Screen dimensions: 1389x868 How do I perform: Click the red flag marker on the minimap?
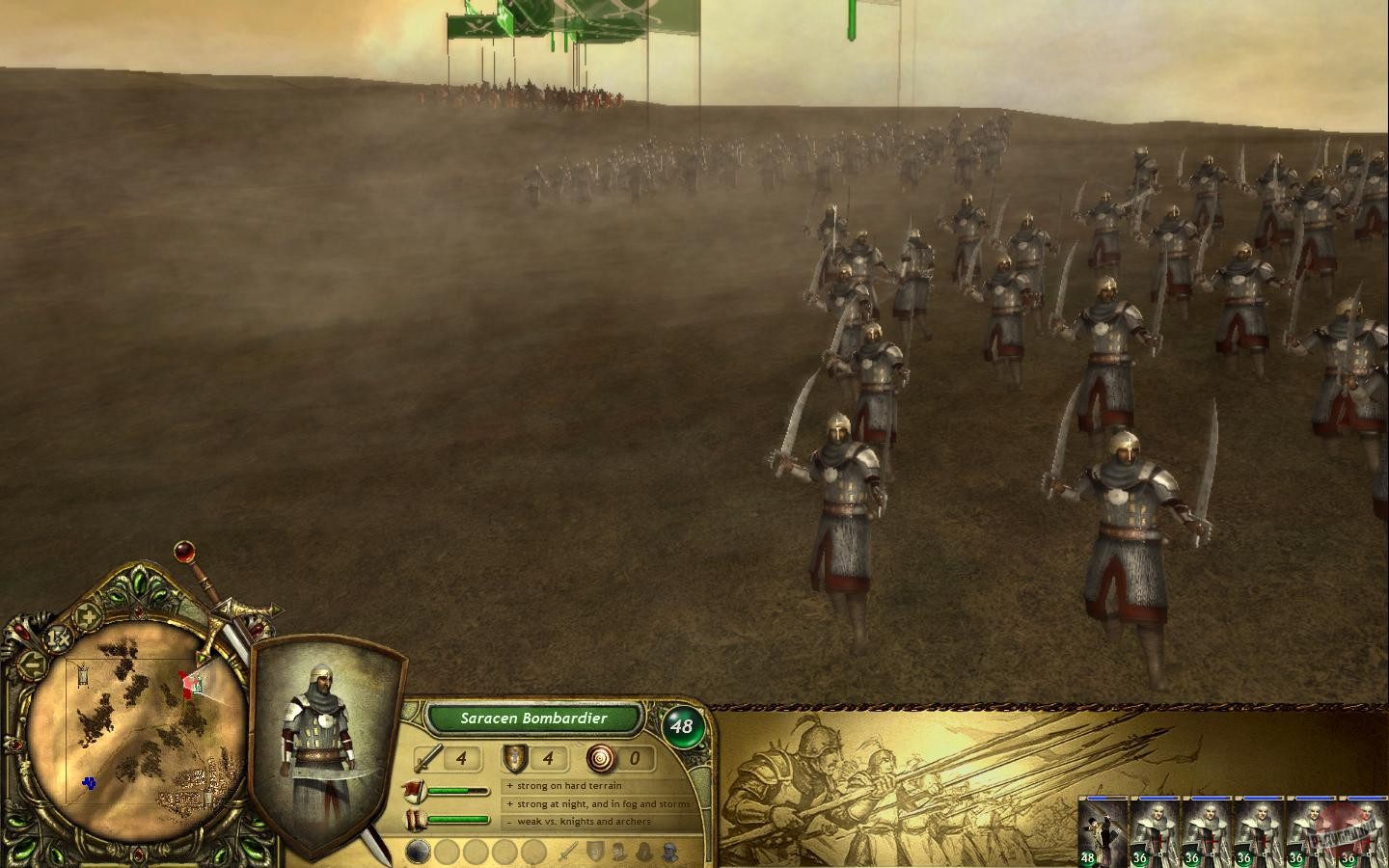pyautogui.click(x=186, y=685)
